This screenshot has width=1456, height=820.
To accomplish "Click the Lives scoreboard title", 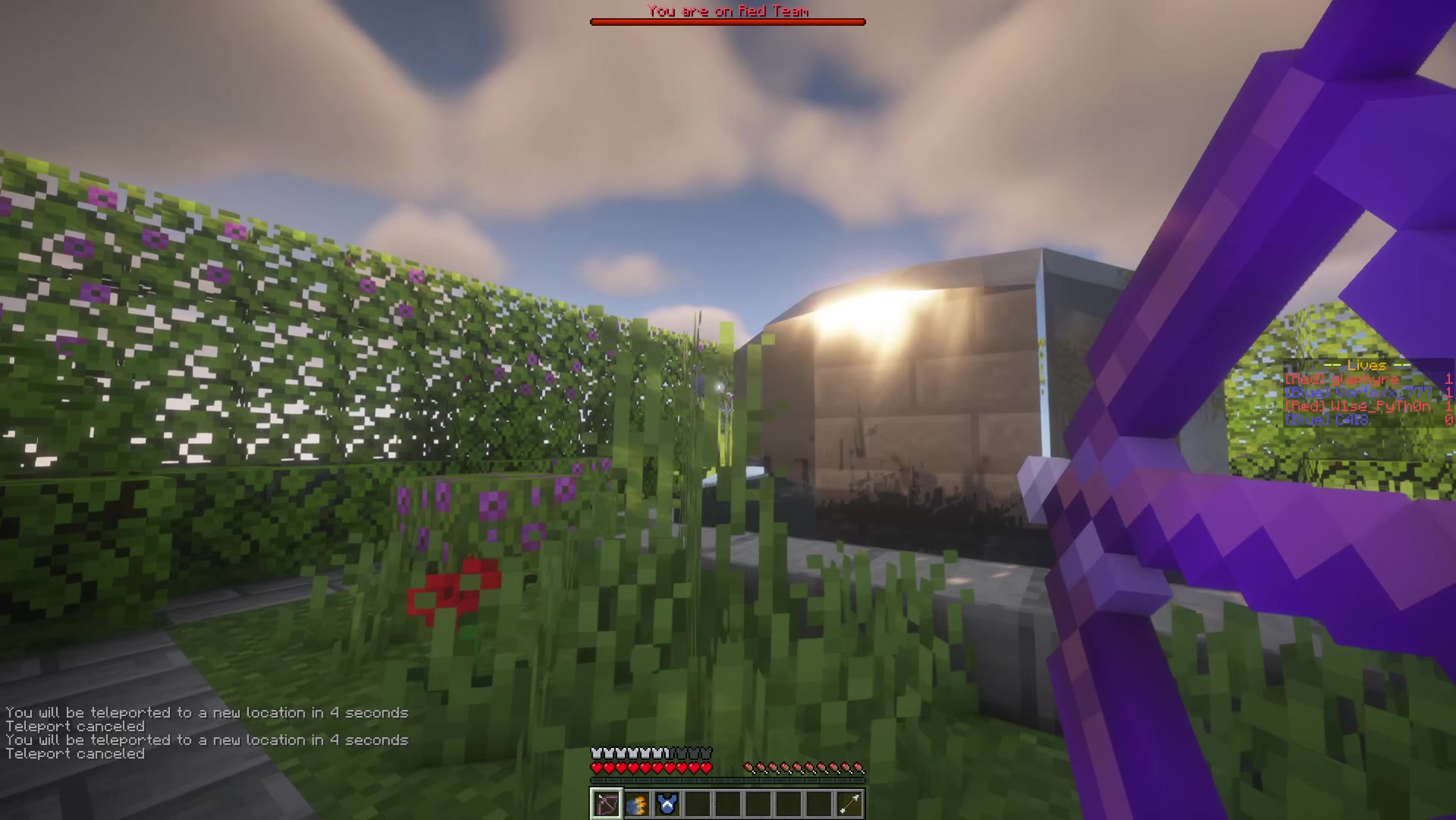I will click(x=1366, y=365).
